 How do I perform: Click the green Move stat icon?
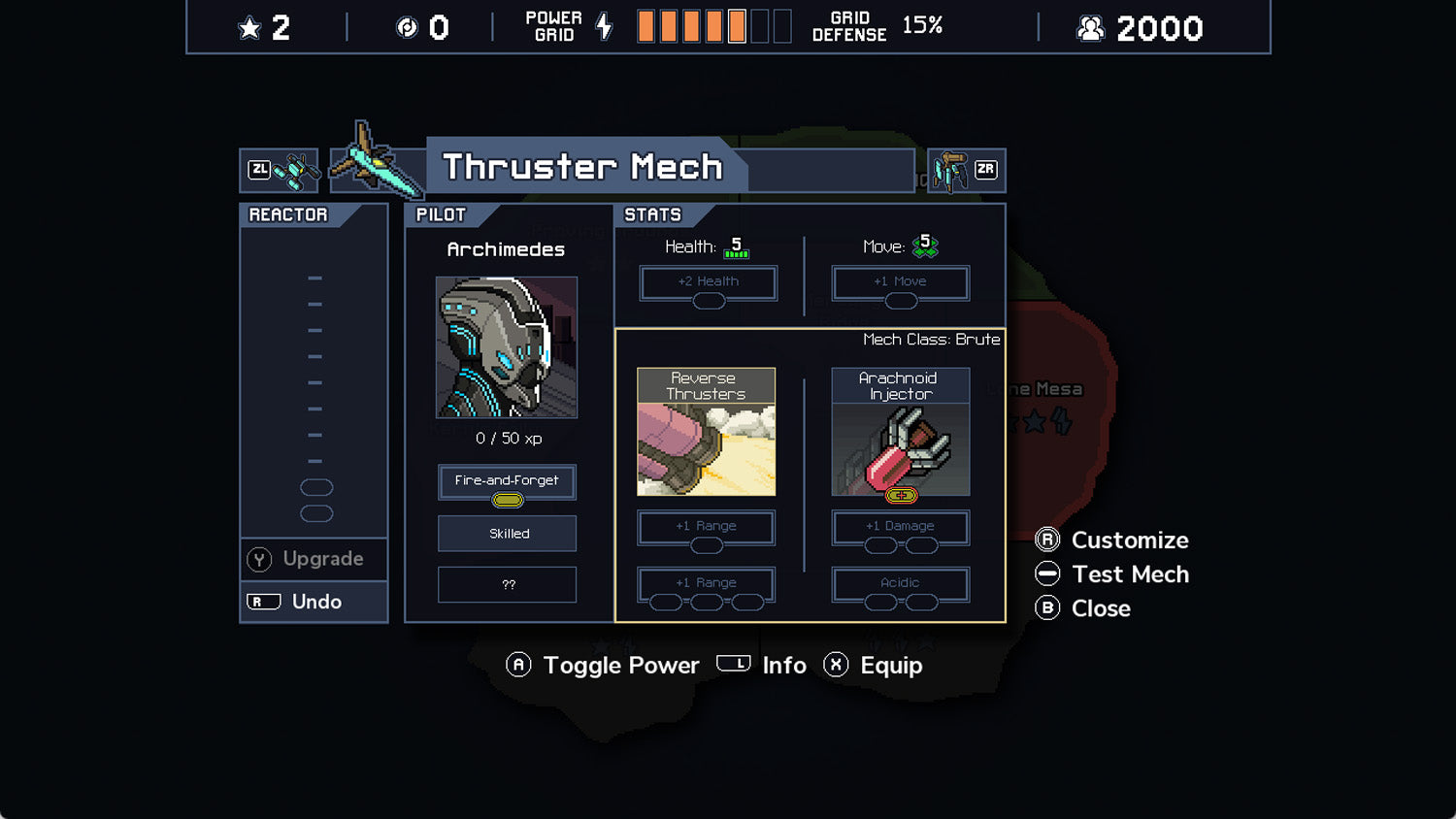click(927, 246)
